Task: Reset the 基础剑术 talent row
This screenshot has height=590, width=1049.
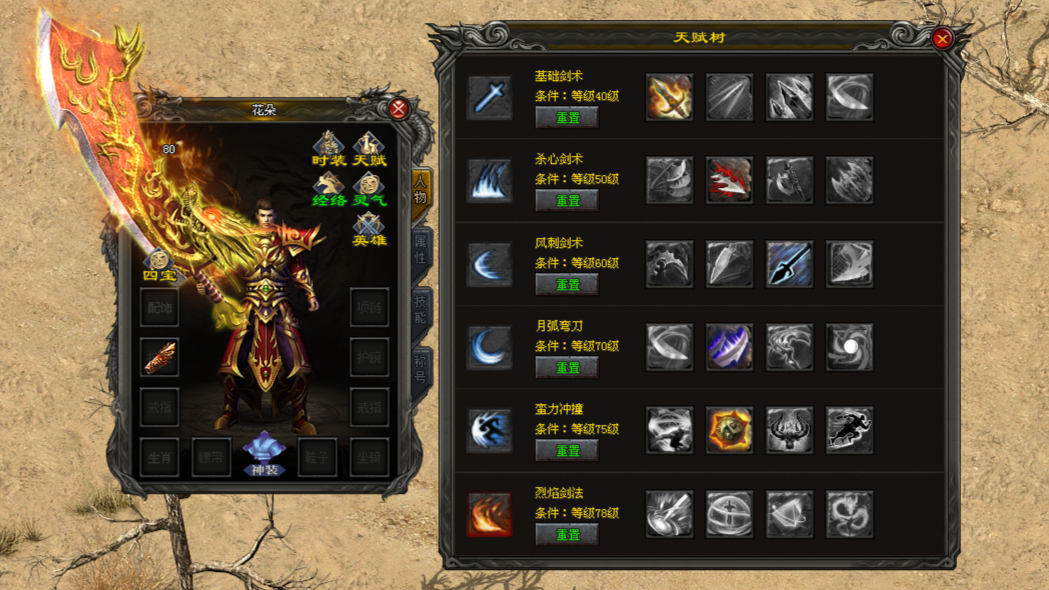Action: 567,117
